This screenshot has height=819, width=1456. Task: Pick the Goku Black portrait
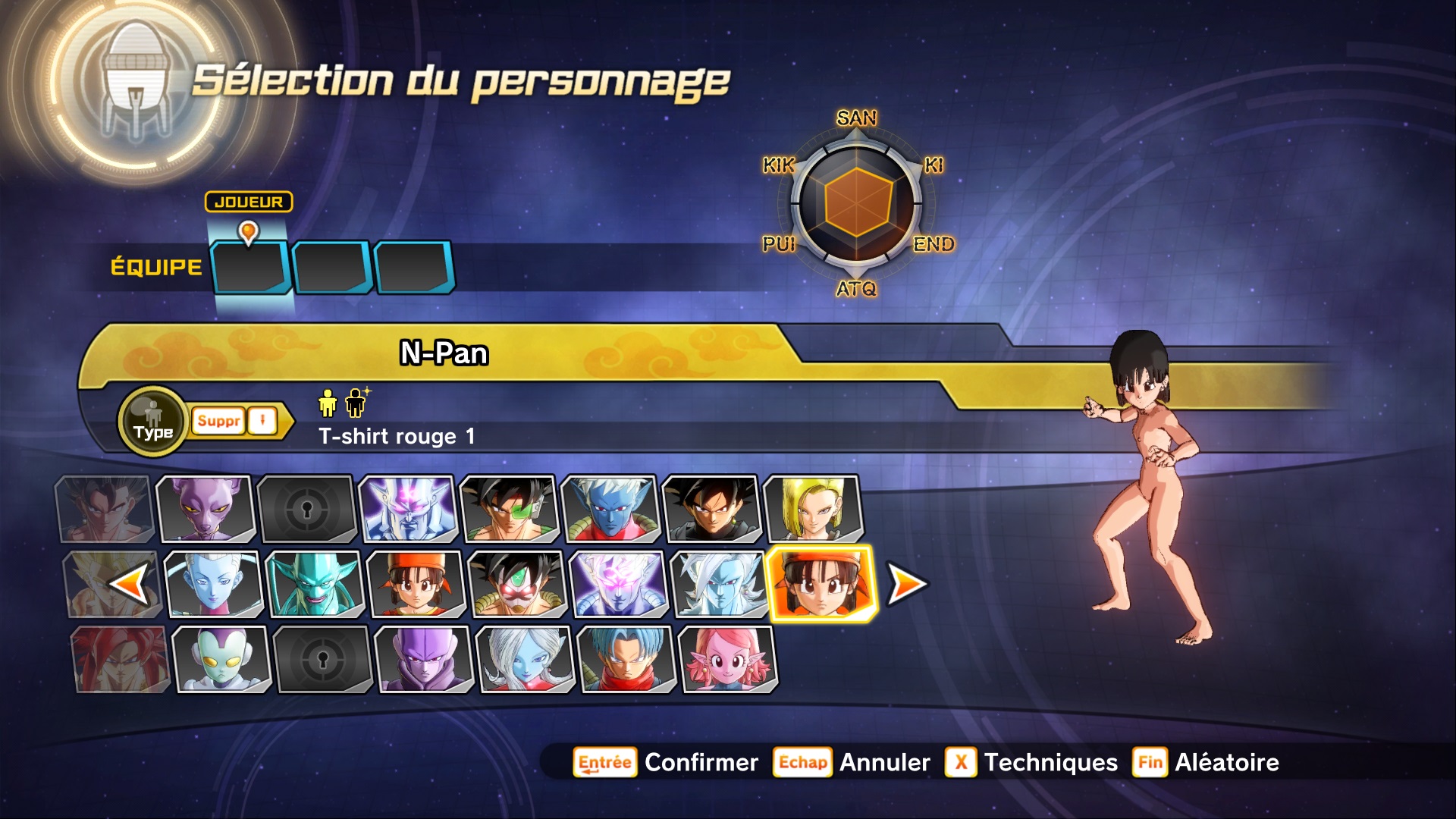(711, 508)
